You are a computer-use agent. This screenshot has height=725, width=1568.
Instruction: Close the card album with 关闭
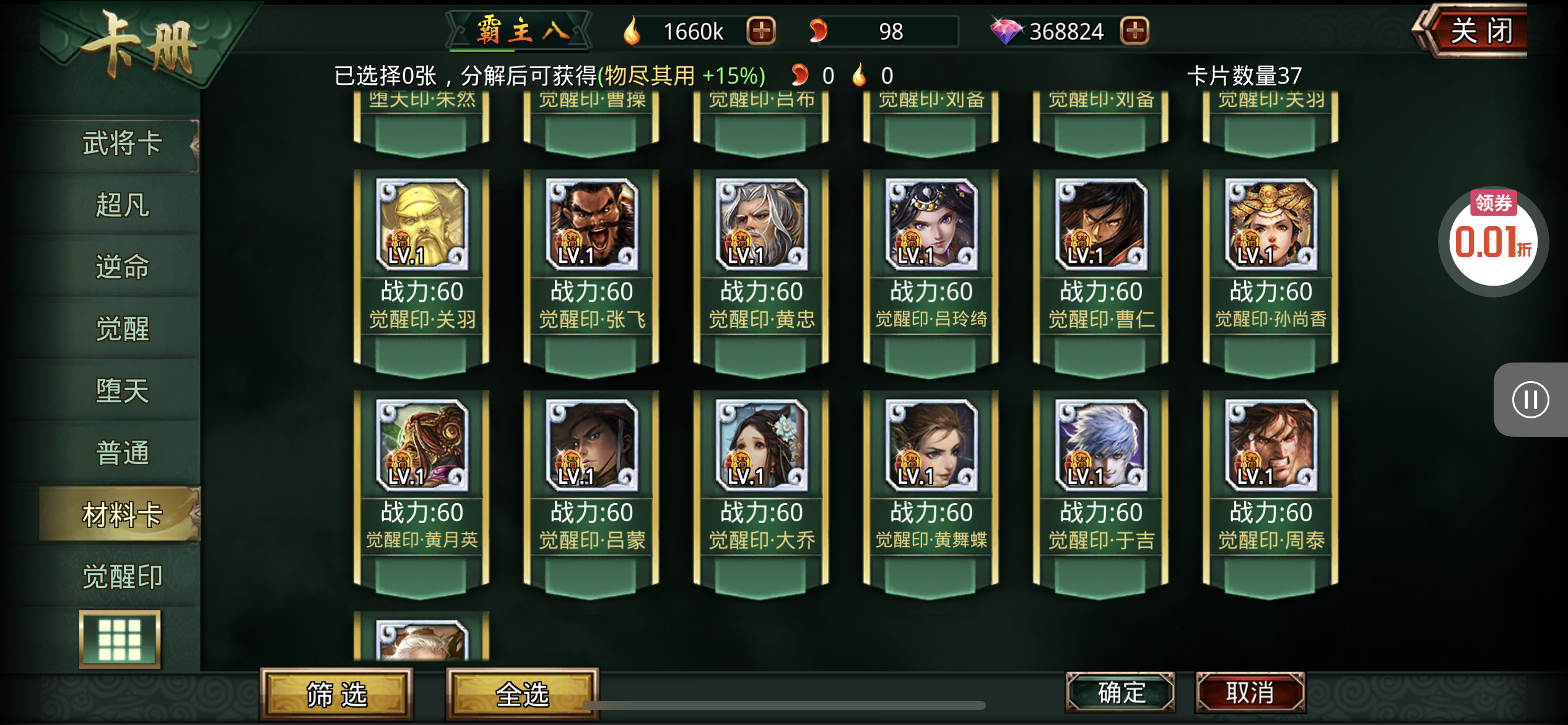1479,31
